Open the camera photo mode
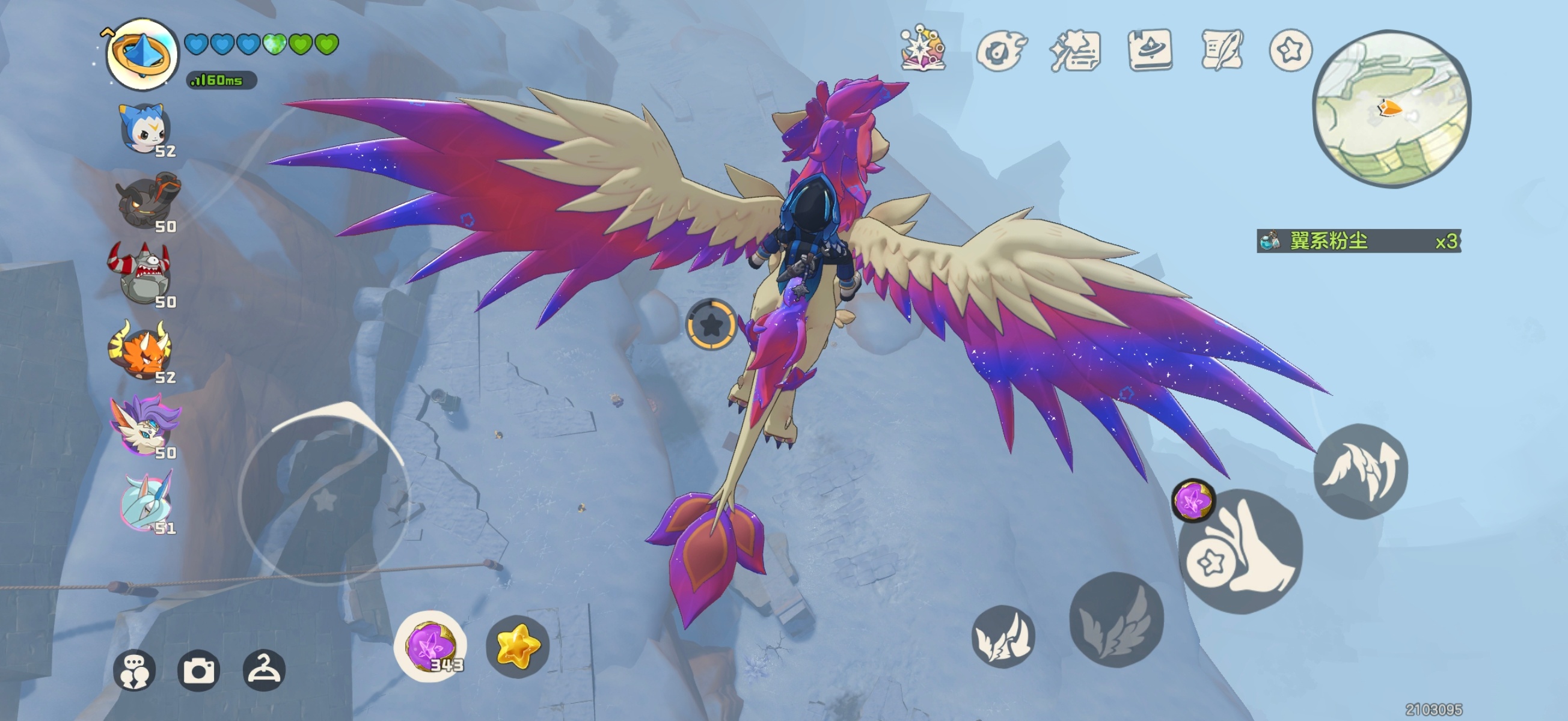 (198, 670)
